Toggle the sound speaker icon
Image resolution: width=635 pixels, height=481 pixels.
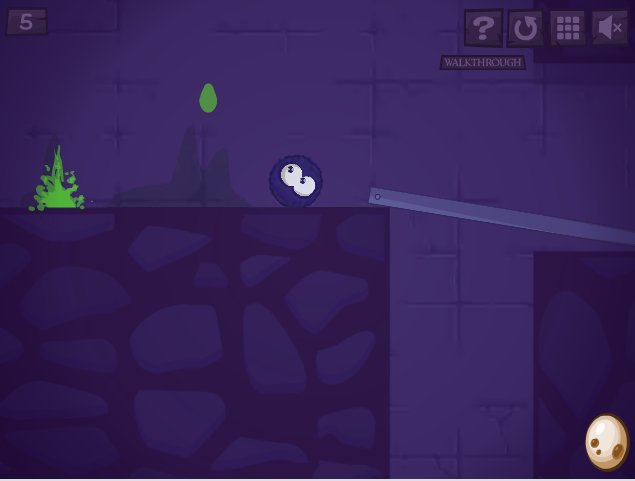[x=609, y=28]
